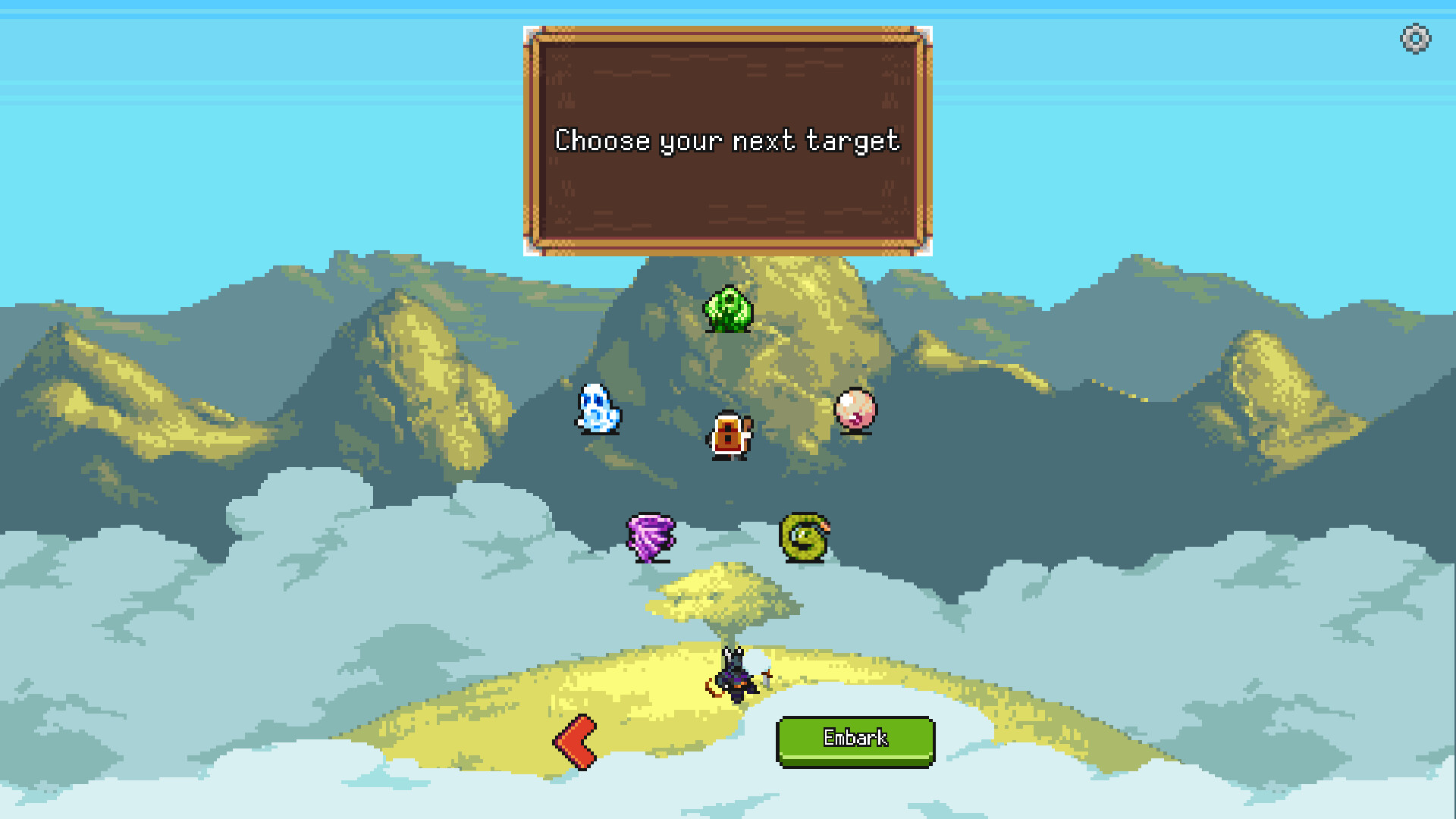Image resolution: width=1456 pixels, height=819 pixels.
Task: Click the Embark label text
Action: pyautogui.click(x=855, y=736)
